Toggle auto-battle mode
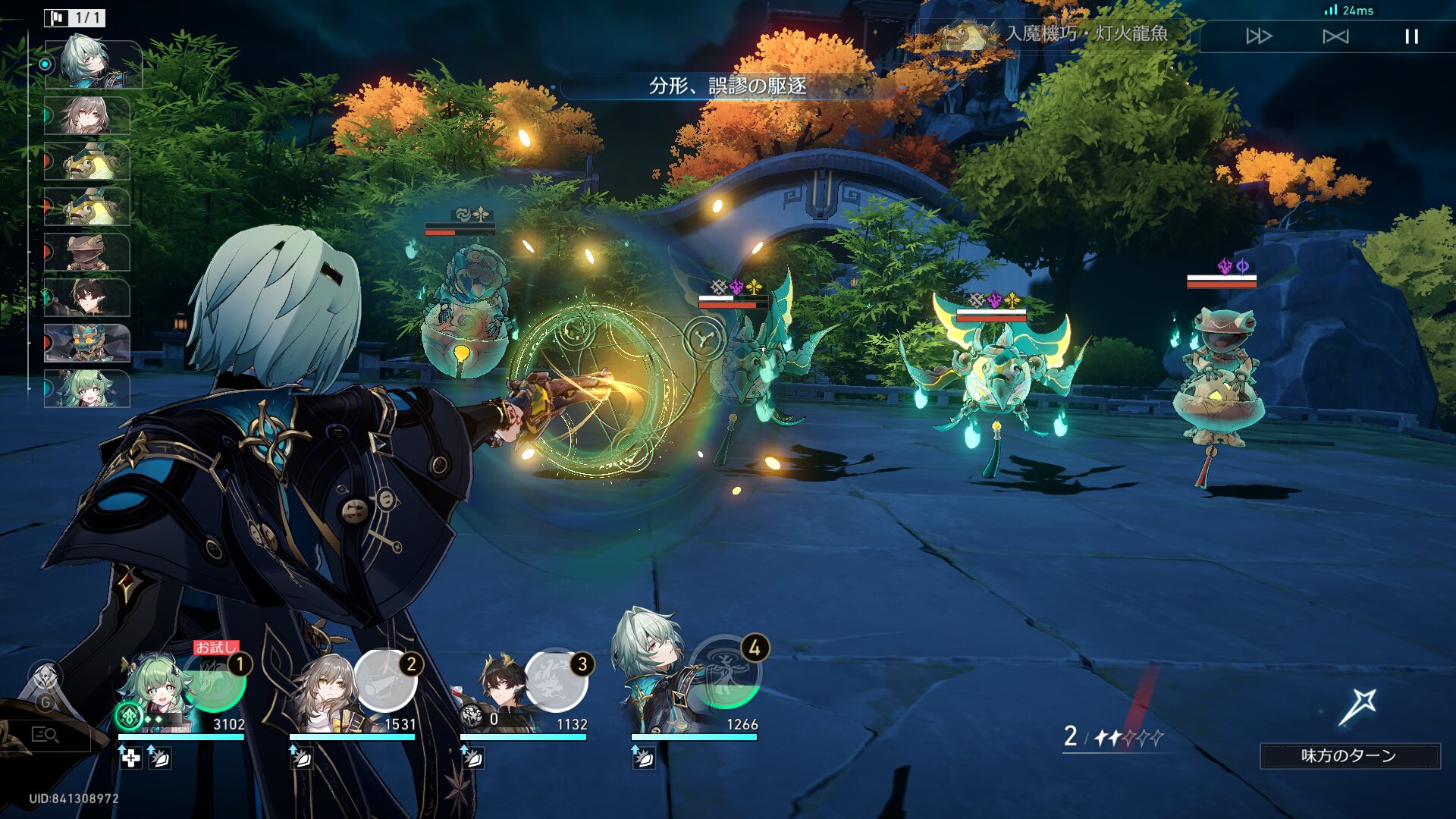This screenshot has width=1456, height=819. 1335,36
